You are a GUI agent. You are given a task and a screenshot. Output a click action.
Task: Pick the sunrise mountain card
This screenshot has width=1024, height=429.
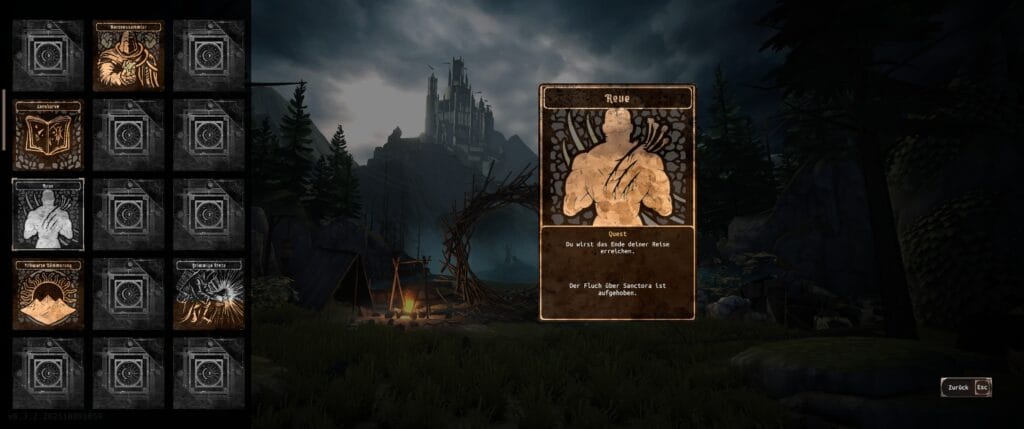(48, 294)
